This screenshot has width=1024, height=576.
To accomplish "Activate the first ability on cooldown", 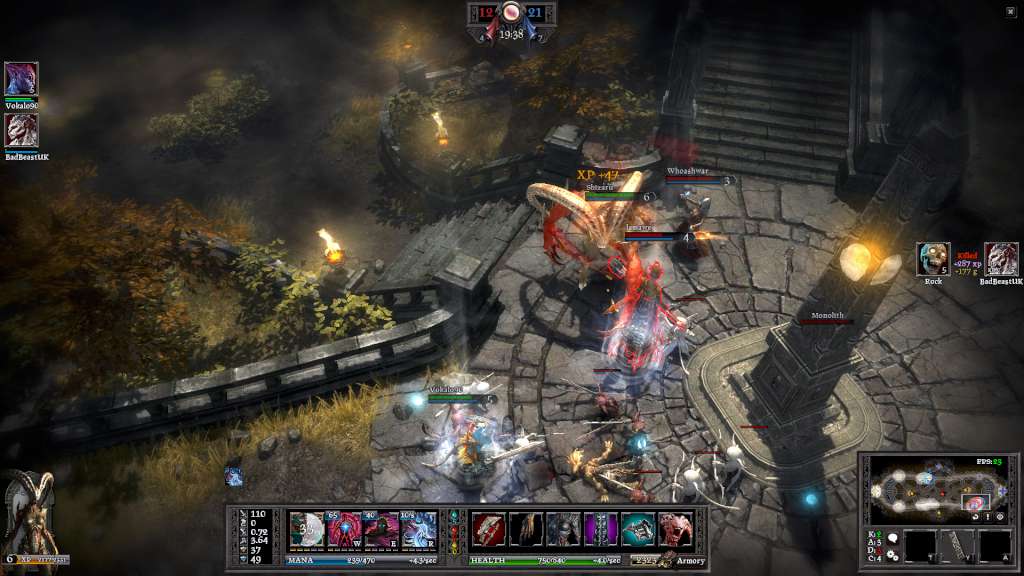I will [x=306, y=529].
